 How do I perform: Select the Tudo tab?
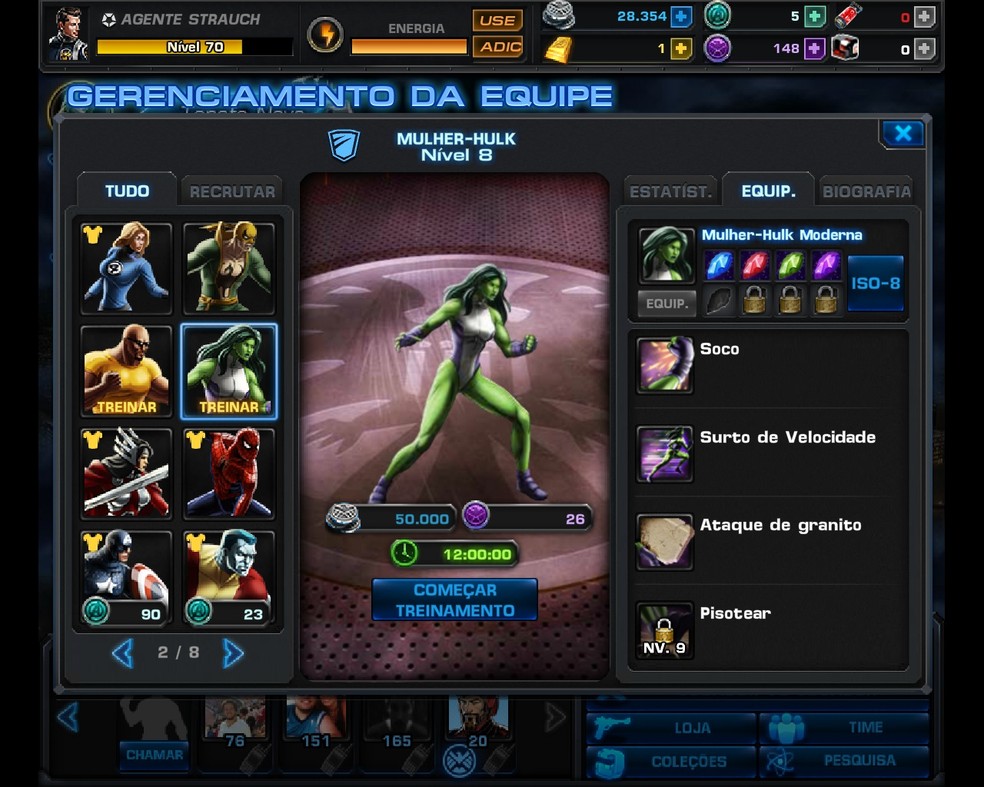click(x=127, y=191)
